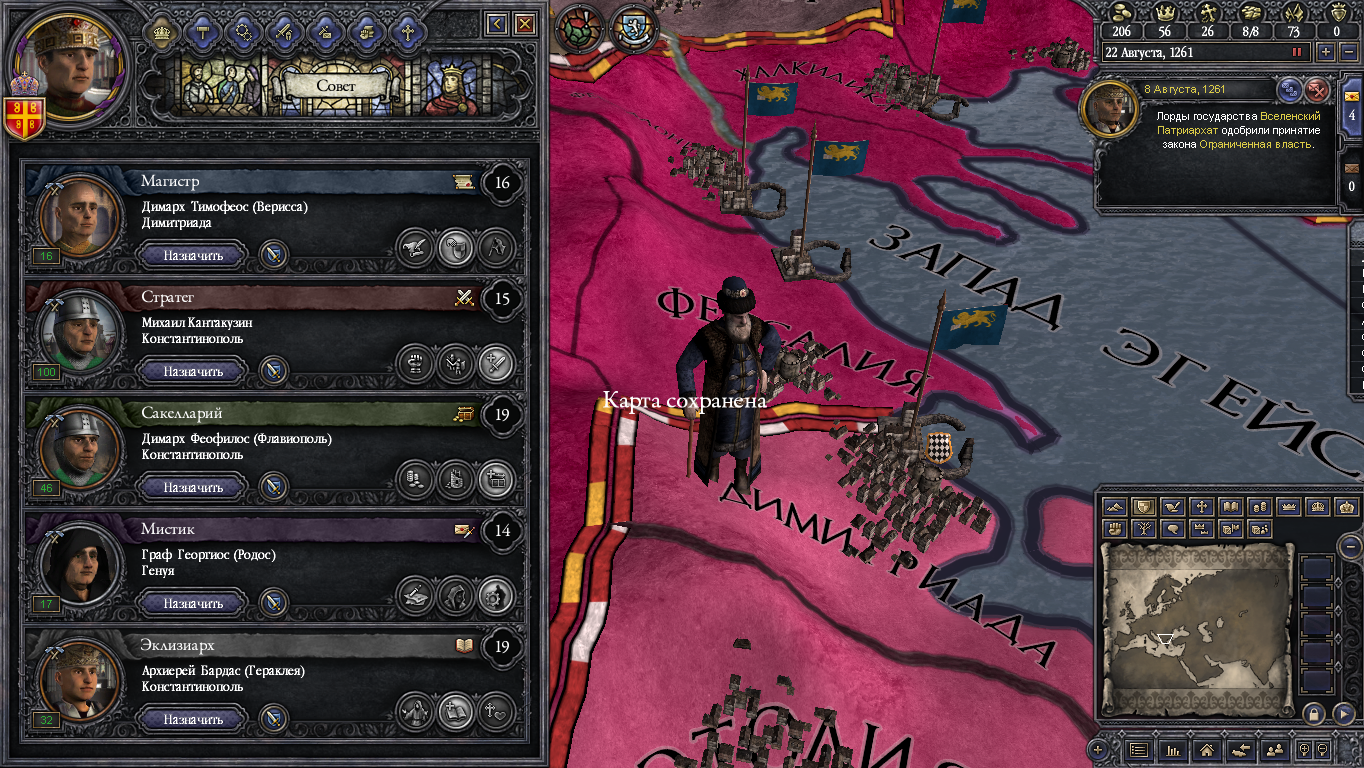Viewport: 1364px width, 768px height.
Task: Close the Council (Совет) window
Action: pos(524,24)
